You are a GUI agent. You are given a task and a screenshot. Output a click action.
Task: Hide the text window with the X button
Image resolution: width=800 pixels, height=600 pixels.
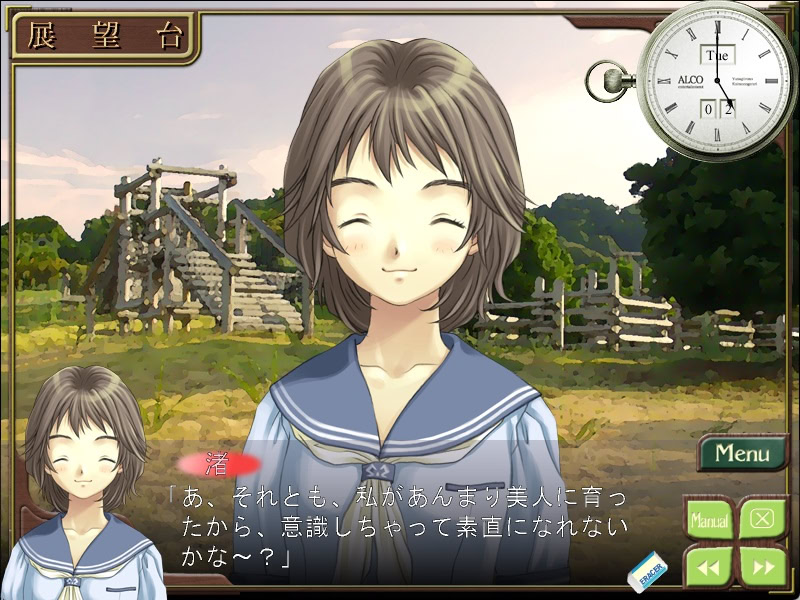[762, 520]
